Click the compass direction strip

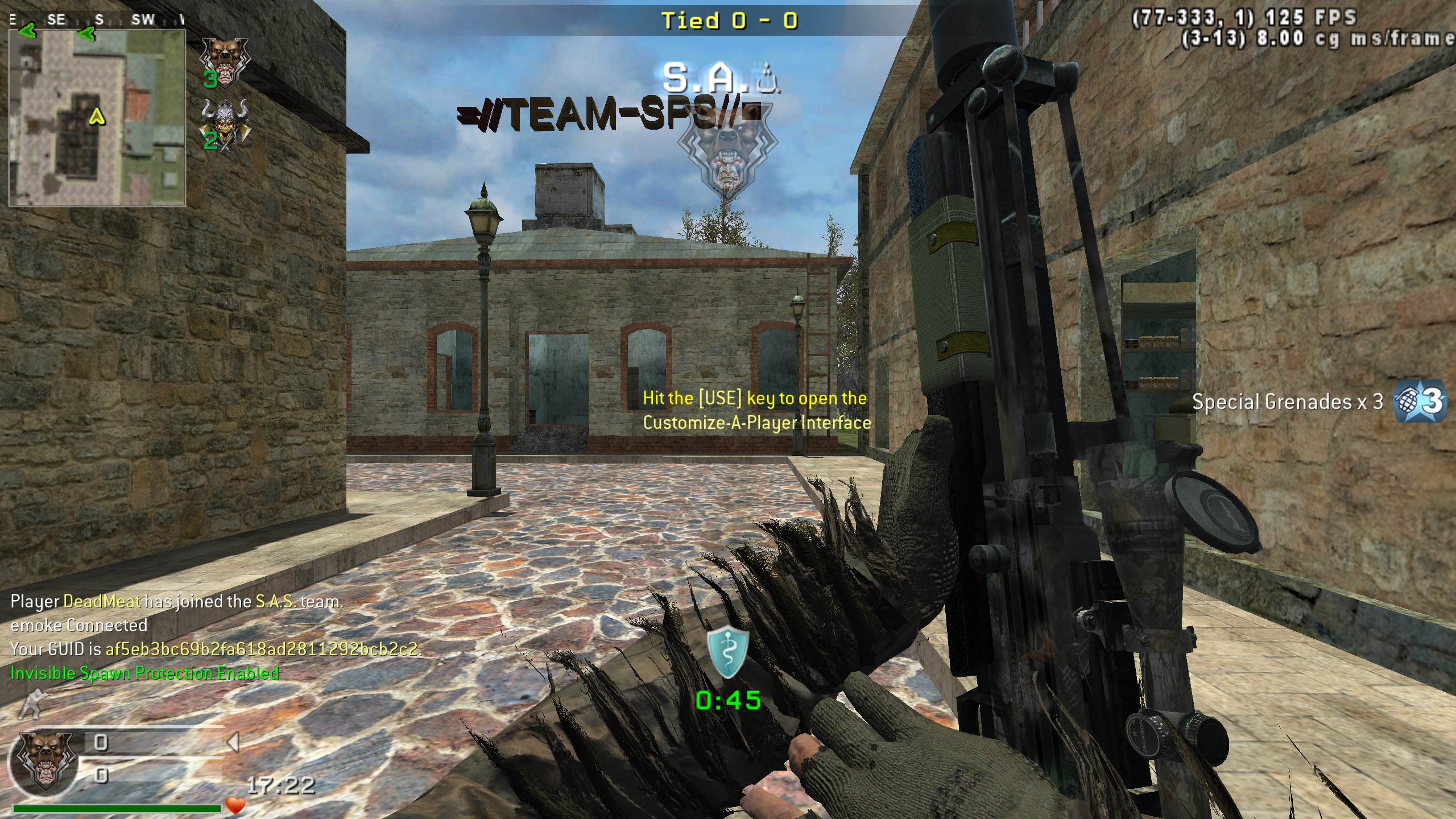(97, 20)
